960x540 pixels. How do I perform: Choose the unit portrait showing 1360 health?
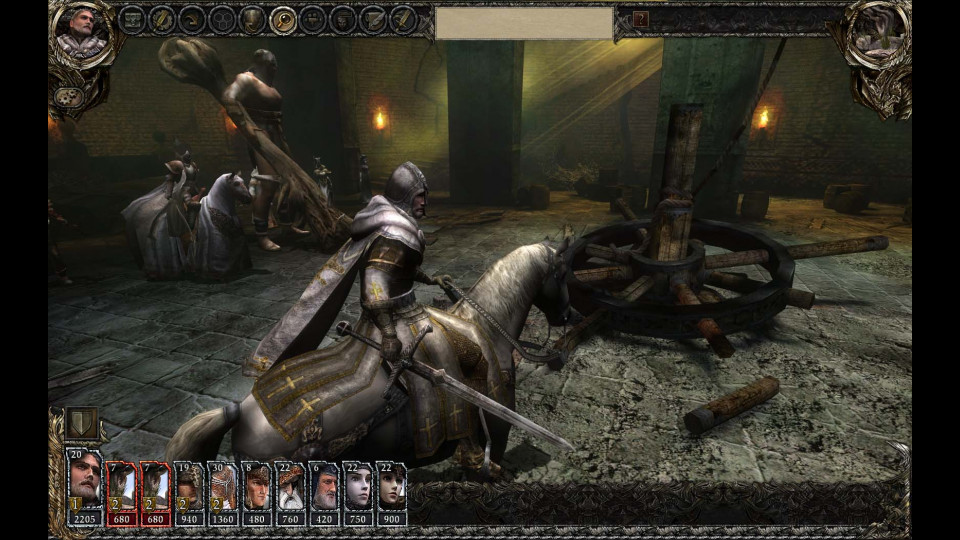(222, 487)
